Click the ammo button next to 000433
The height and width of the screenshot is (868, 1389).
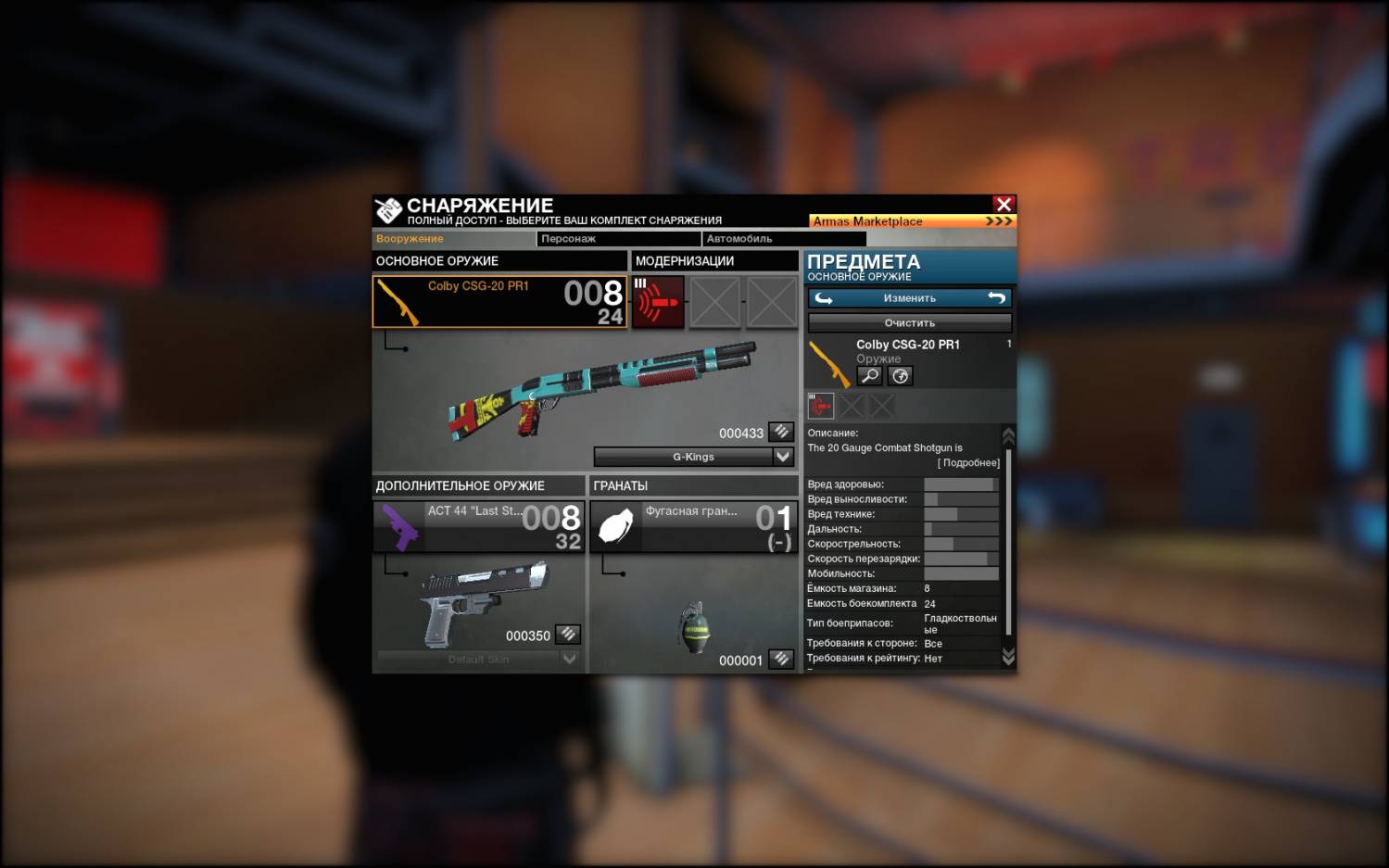(781, 432)
